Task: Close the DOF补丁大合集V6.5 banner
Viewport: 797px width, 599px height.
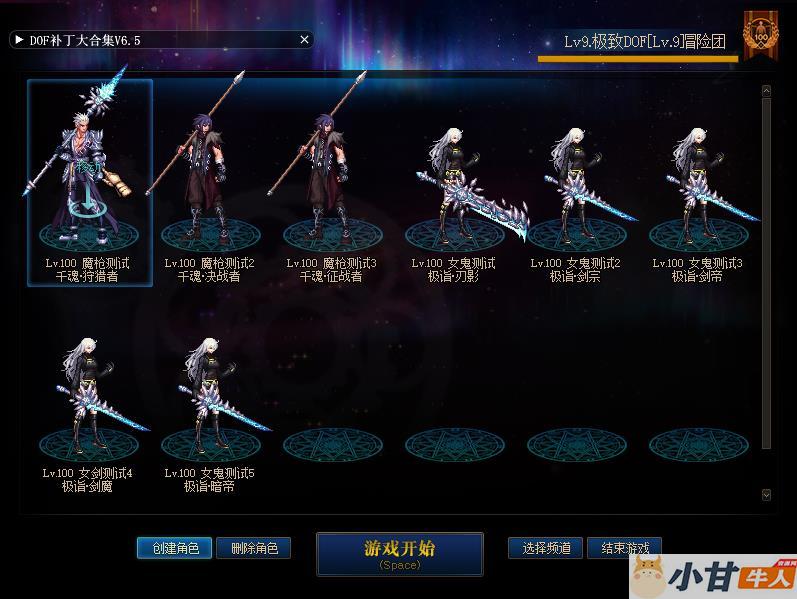Action: point(305,40)
